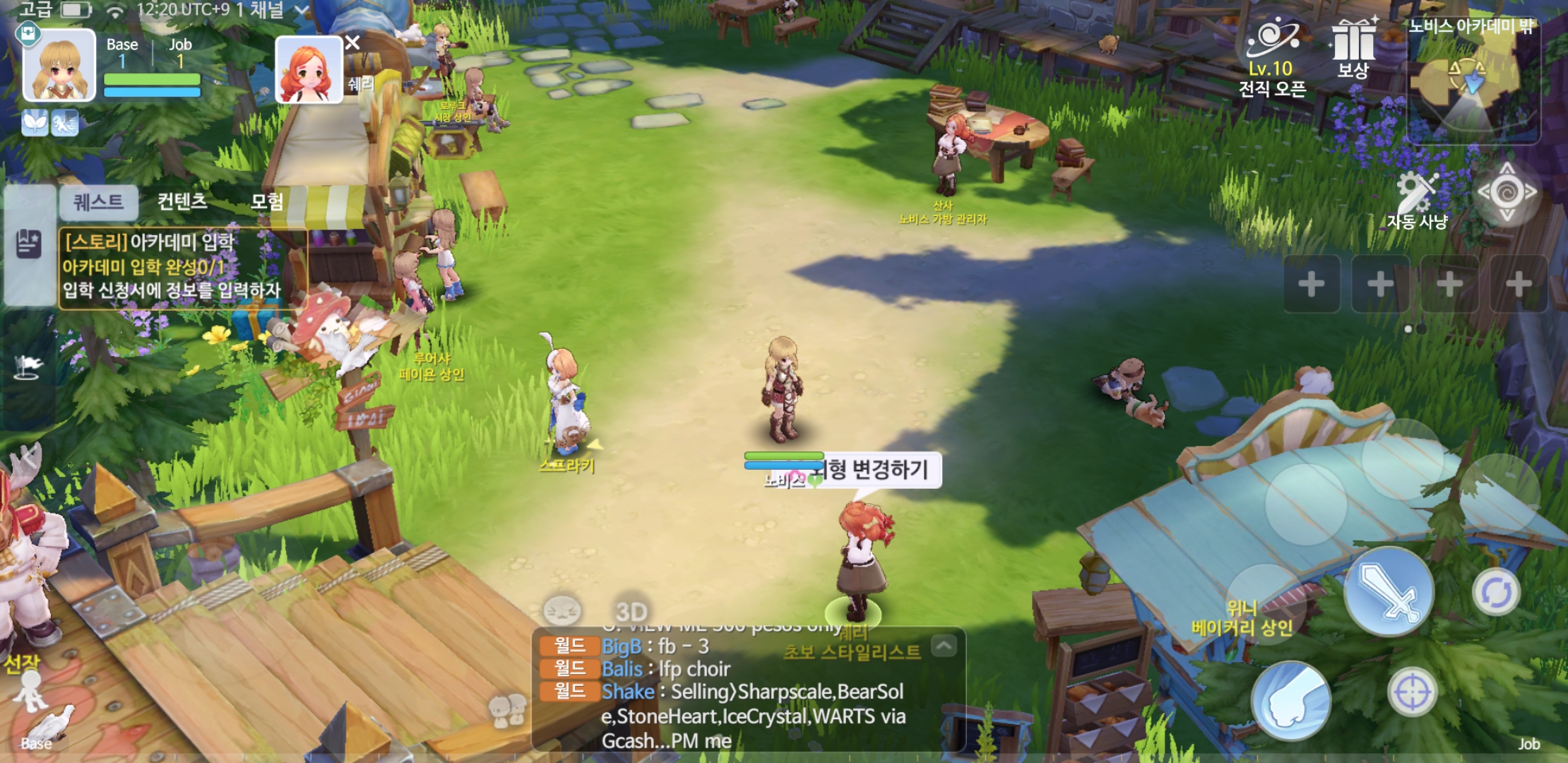1568x763 pixels.
Task: Switch to the 모험 tab
Action: pyautogui.click(x=267, y=202)
